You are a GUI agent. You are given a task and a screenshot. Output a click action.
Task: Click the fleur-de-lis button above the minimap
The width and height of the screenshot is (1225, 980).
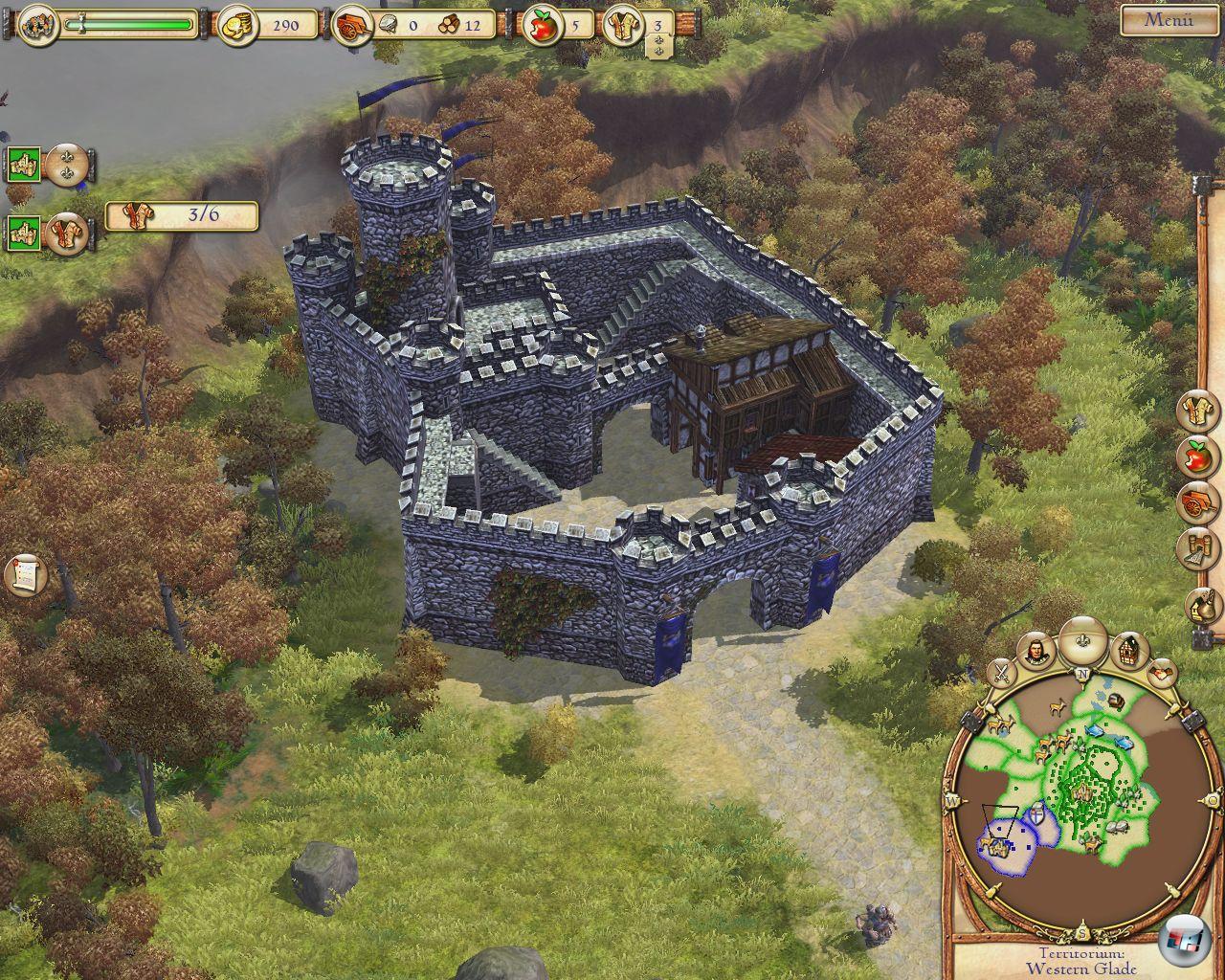pos(1084,635)
